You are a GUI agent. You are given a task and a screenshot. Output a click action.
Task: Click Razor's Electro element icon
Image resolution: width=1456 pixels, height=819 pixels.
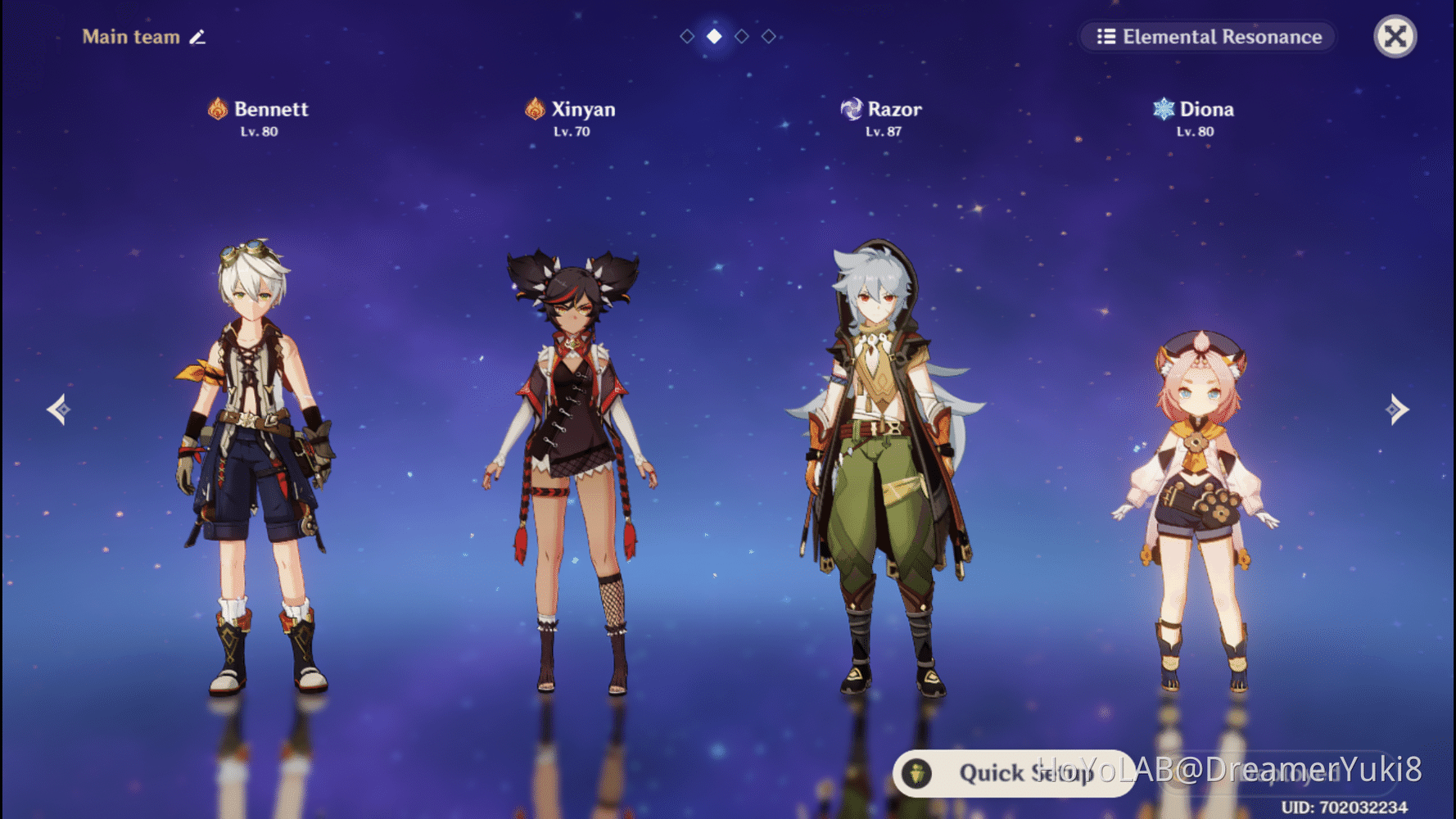click(x=852, y=108)
